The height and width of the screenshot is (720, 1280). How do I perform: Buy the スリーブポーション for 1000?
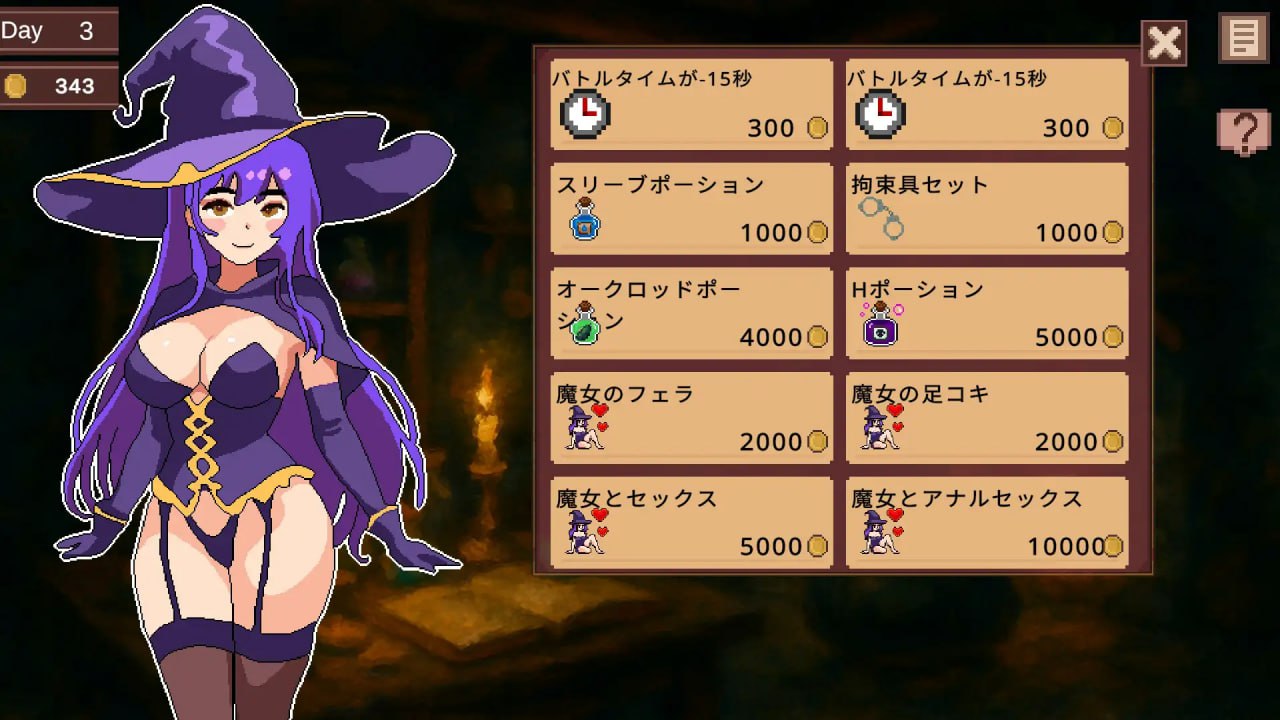point(690,208)
